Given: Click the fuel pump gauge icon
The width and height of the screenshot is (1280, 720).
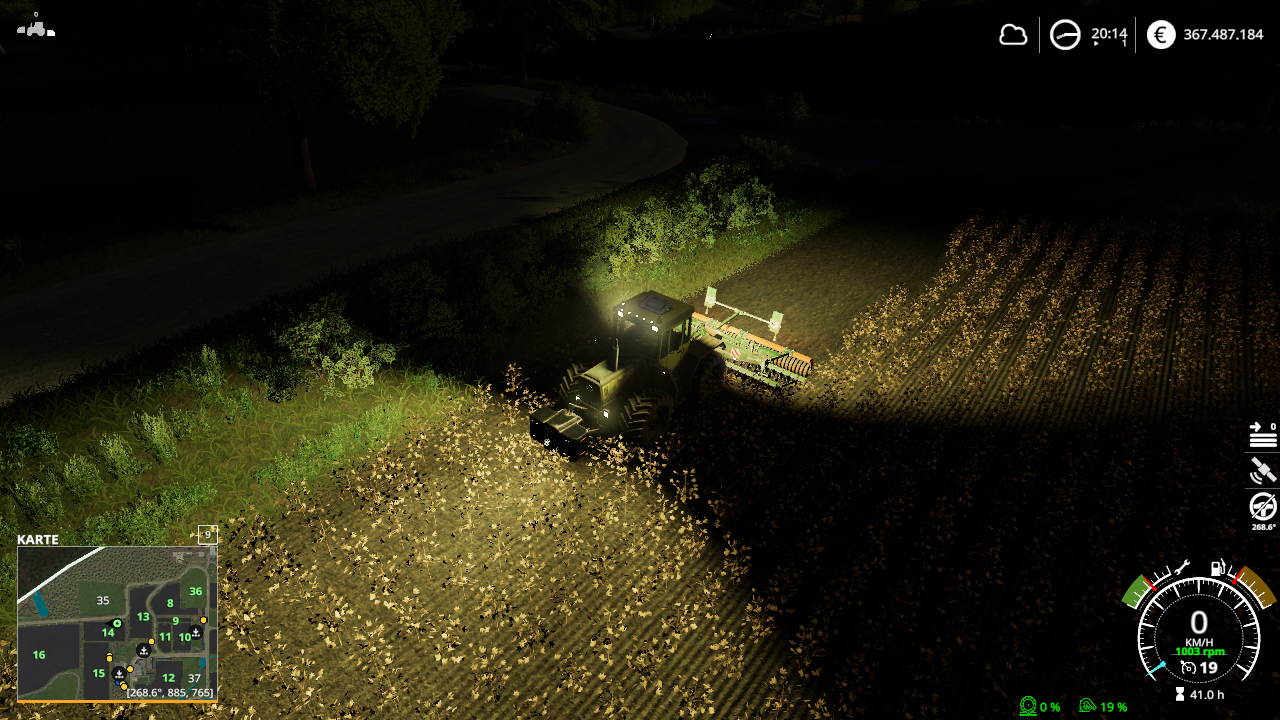Looking at the screenshot, I should tap(1218, 567).
